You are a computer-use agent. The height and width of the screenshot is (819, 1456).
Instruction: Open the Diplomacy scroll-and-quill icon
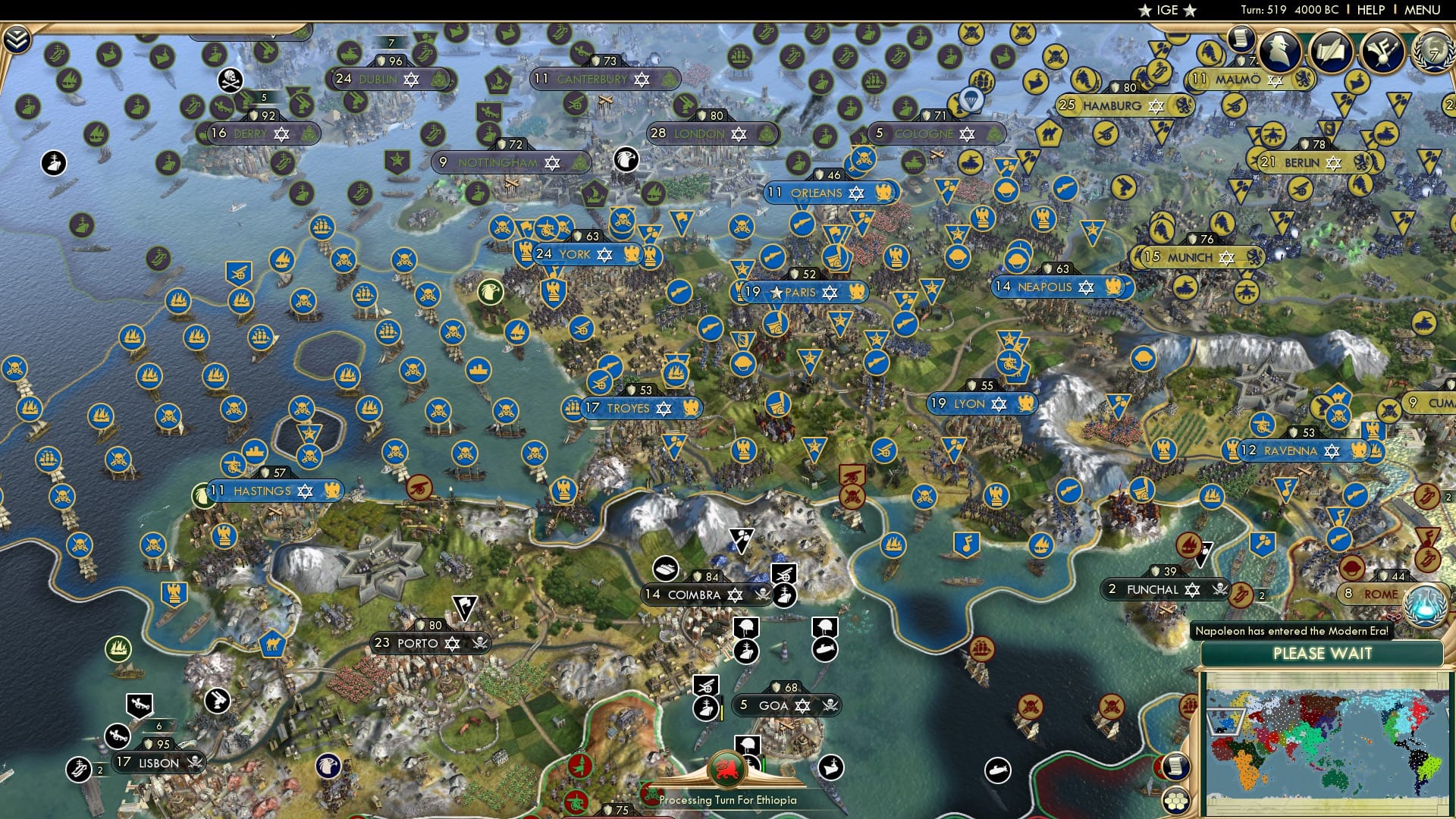point(1332,51)
